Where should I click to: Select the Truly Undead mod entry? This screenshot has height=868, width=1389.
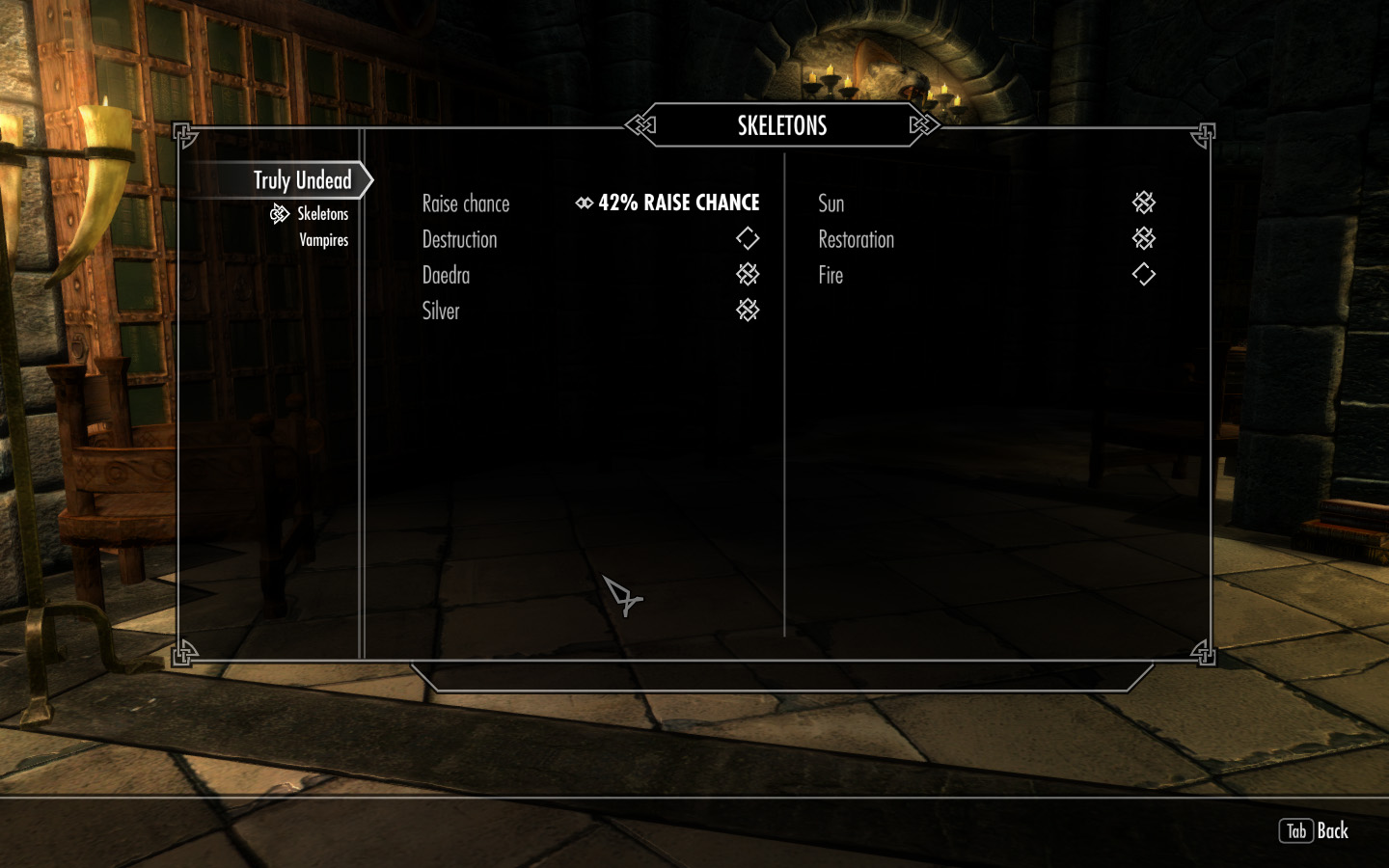(x=302, y=180)
